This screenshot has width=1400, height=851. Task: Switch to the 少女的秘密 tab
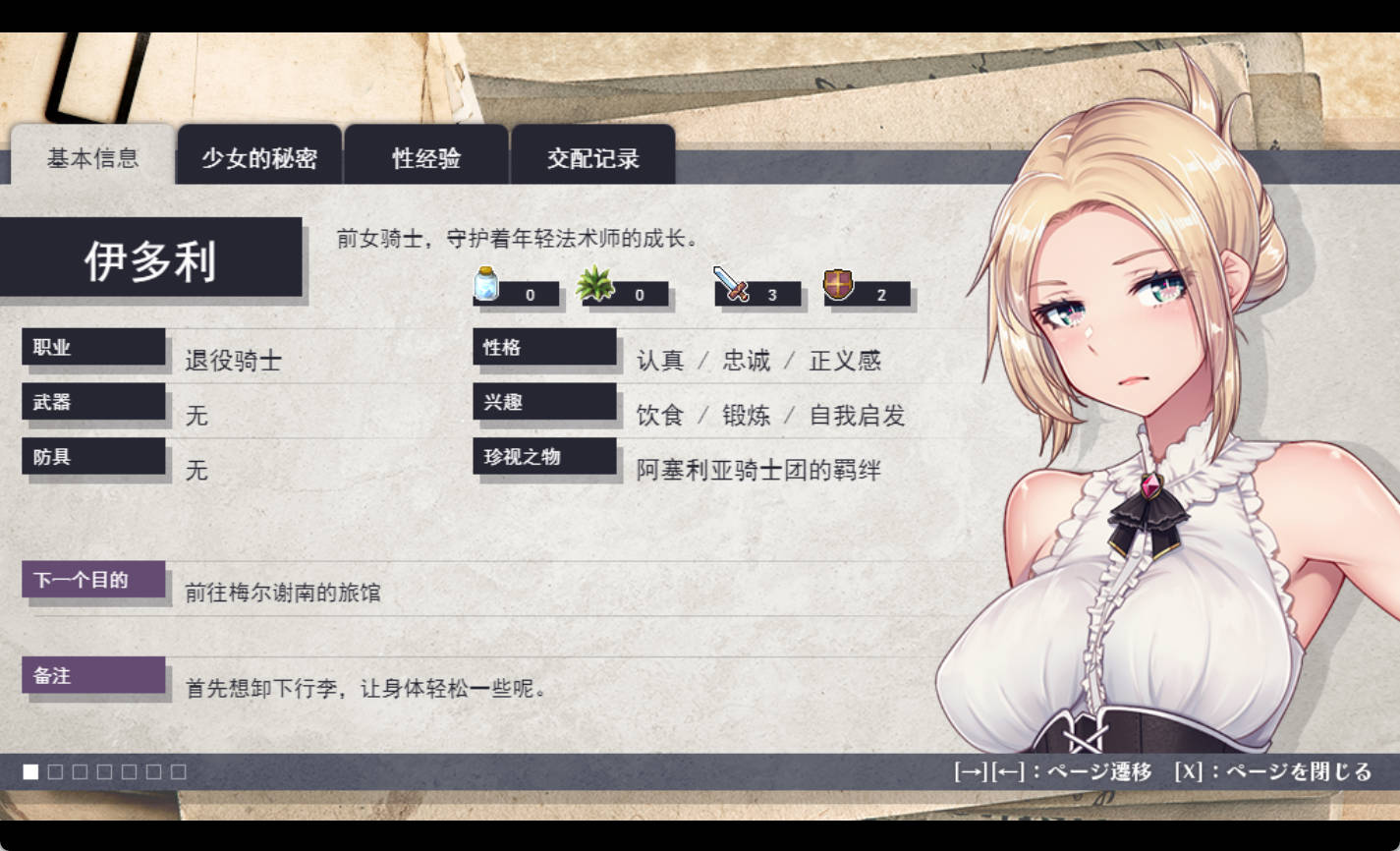(x=257, y=158)
